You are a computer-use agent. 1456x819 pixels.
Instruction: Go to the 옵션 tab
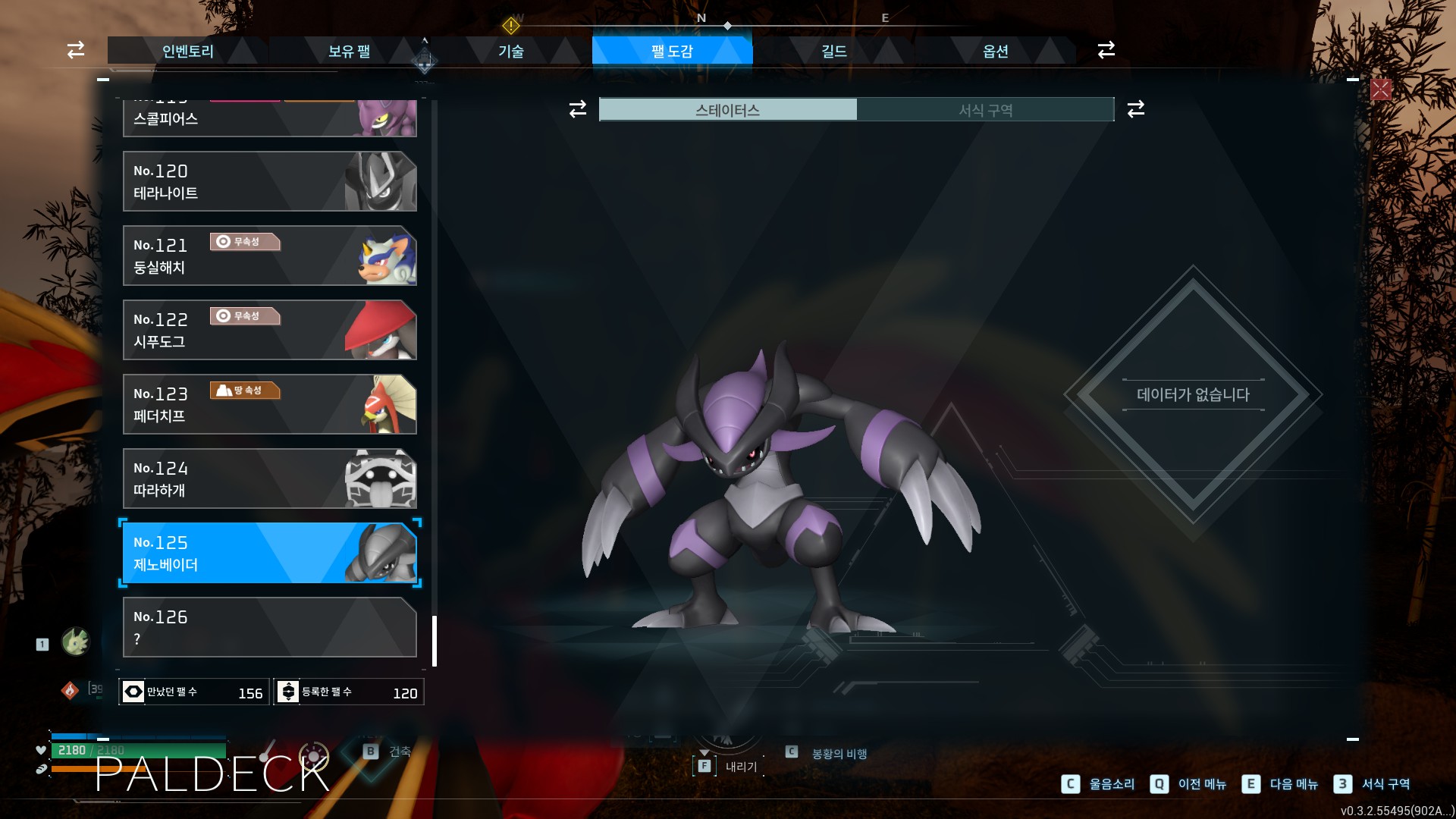pyautogui.click(x=995, y=51)
